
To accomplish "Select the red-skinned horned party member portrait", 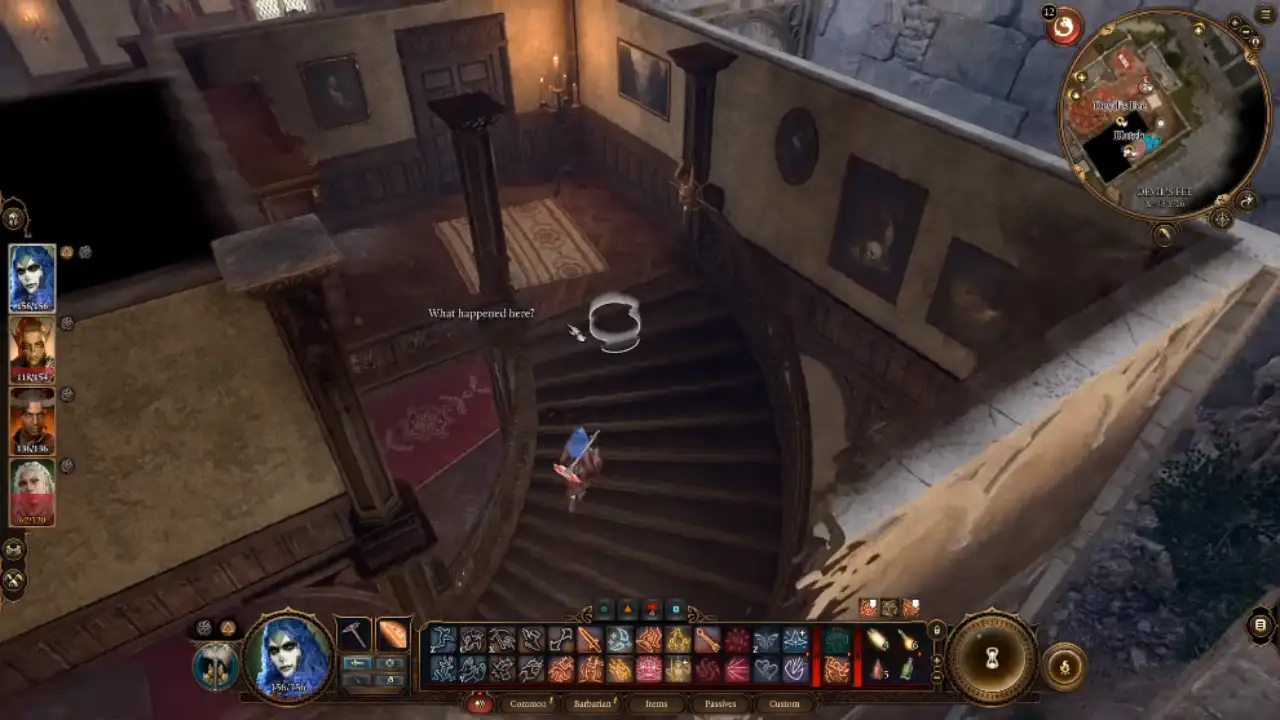I will (32, 349).
